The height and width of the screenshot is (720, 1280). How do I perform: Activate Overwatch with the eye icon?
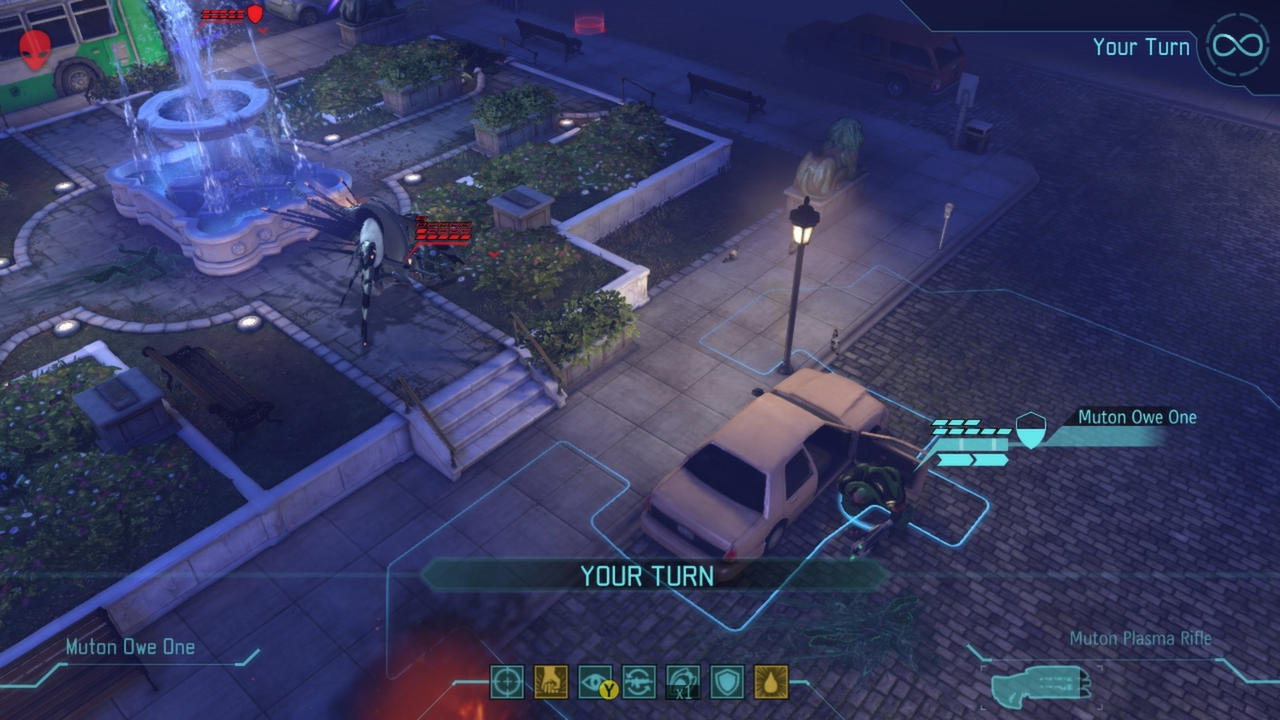pos(594,682)
